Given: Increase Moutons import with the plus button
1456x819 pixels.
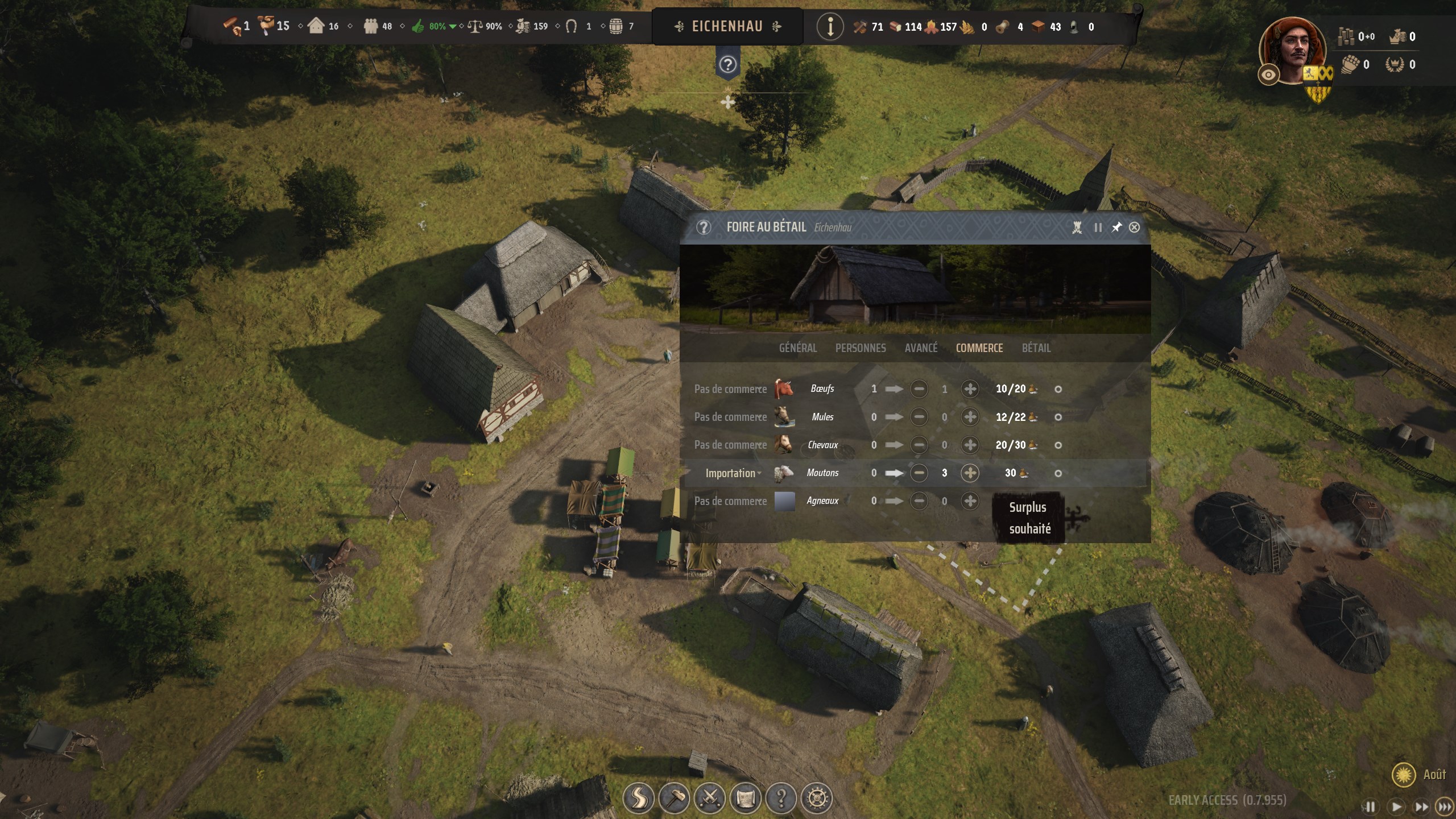Looking at the screenshot, I should [970, 473].
